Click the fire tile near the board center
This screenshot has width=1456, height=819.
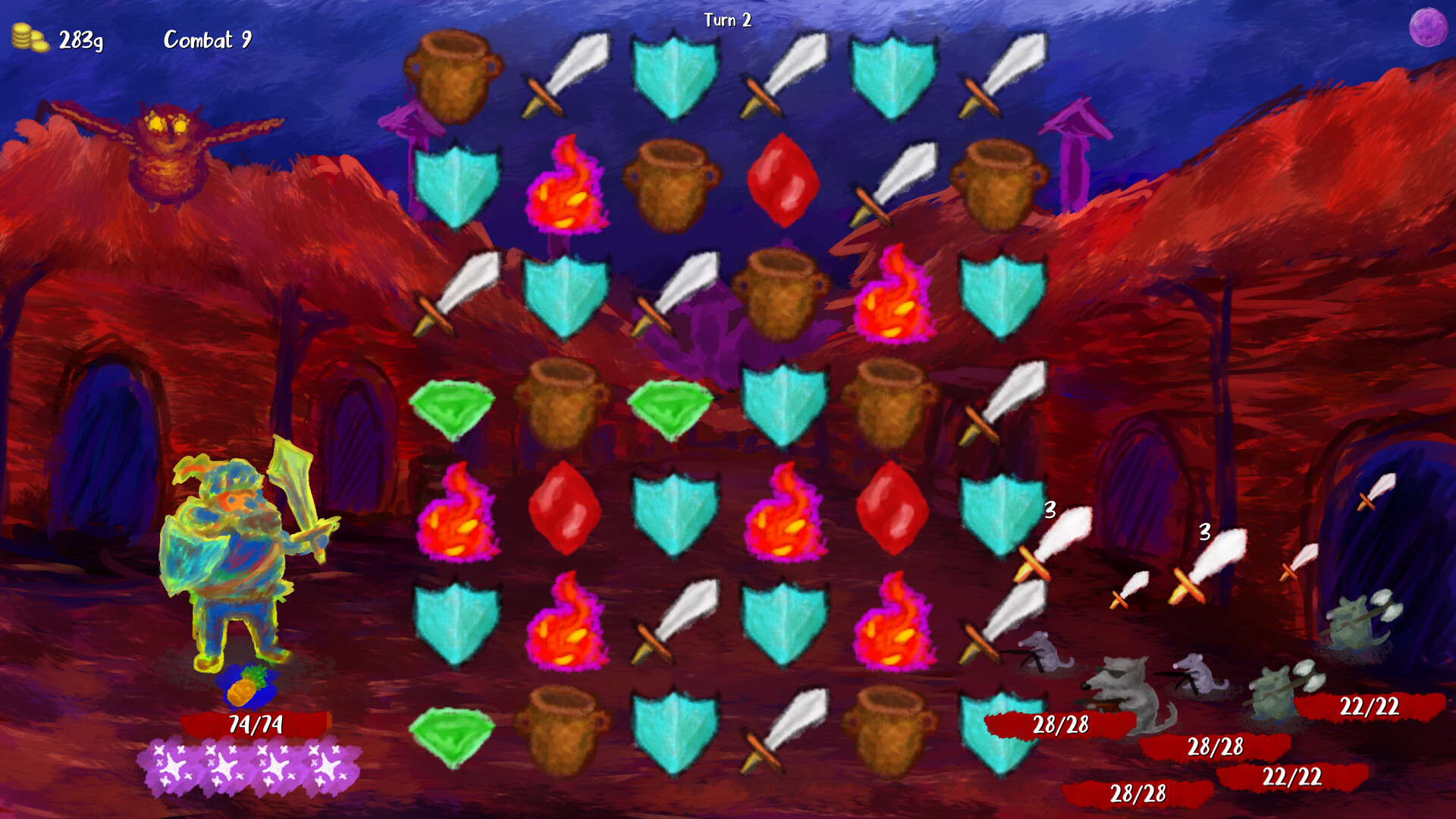[787, 512]
